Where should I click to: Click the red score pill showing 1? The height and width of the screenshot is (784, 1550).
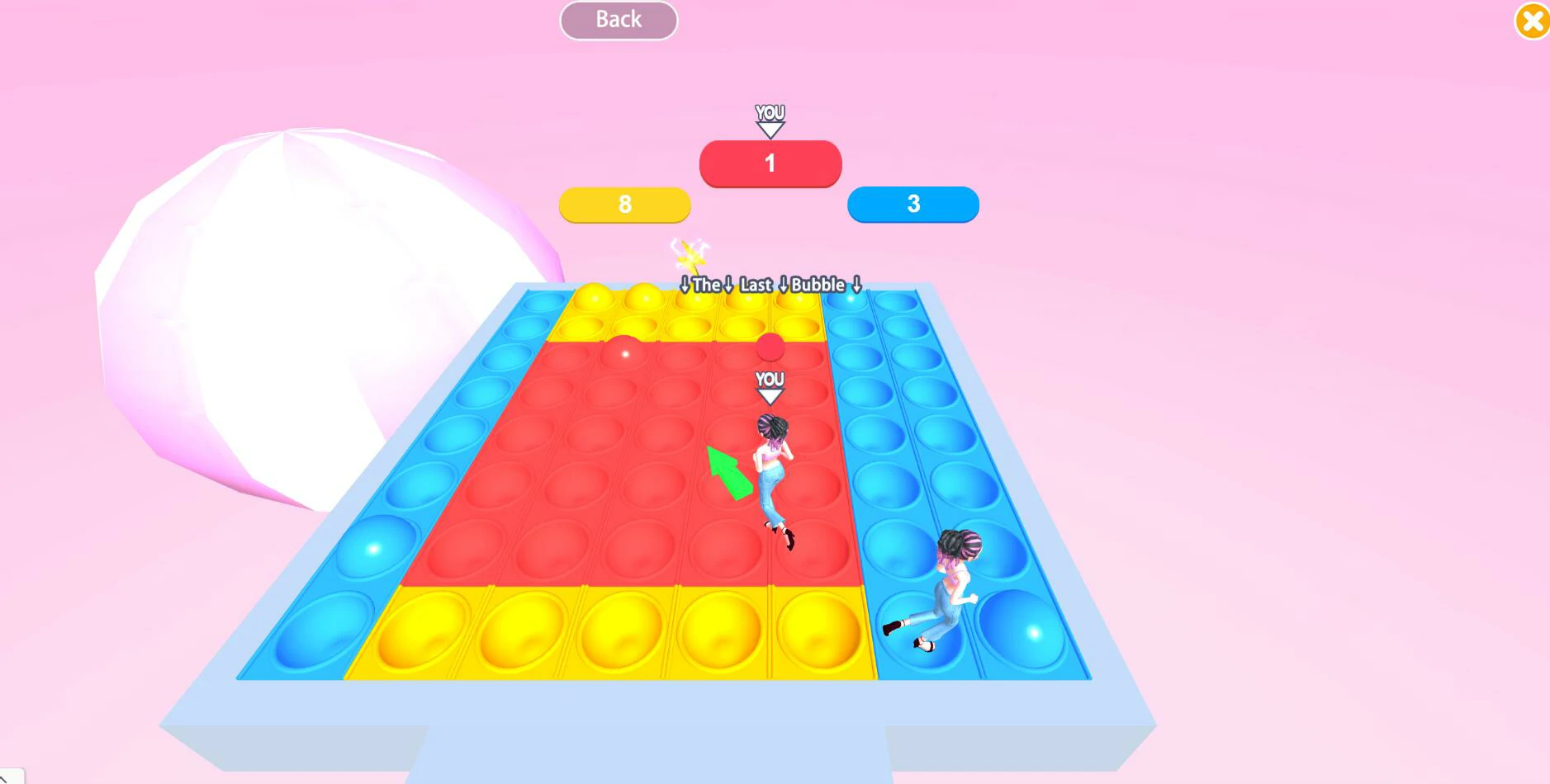tap(770, 163)
